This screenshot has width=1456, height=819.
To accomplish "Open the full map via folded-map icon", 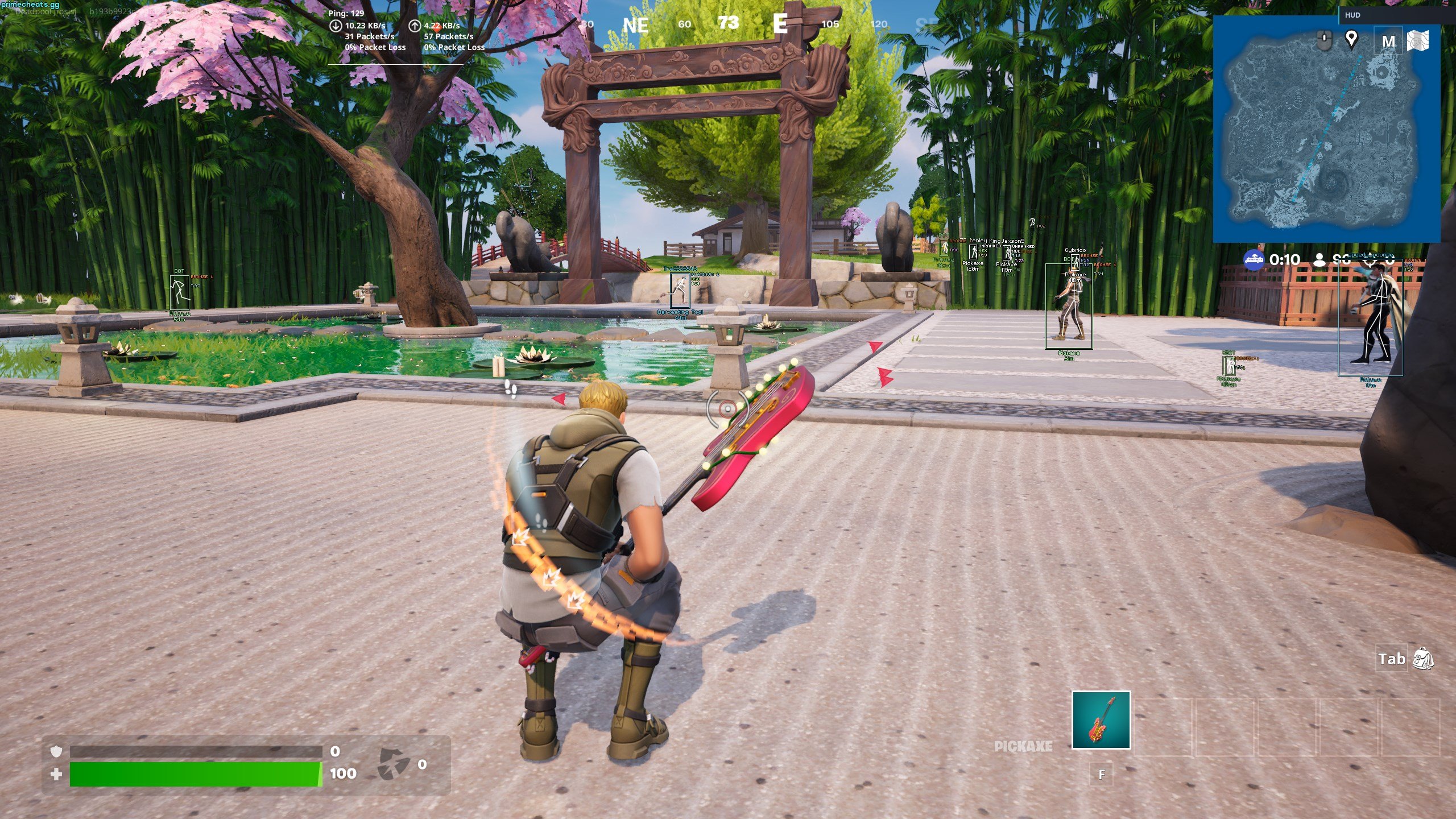I will coord(1417,41).
